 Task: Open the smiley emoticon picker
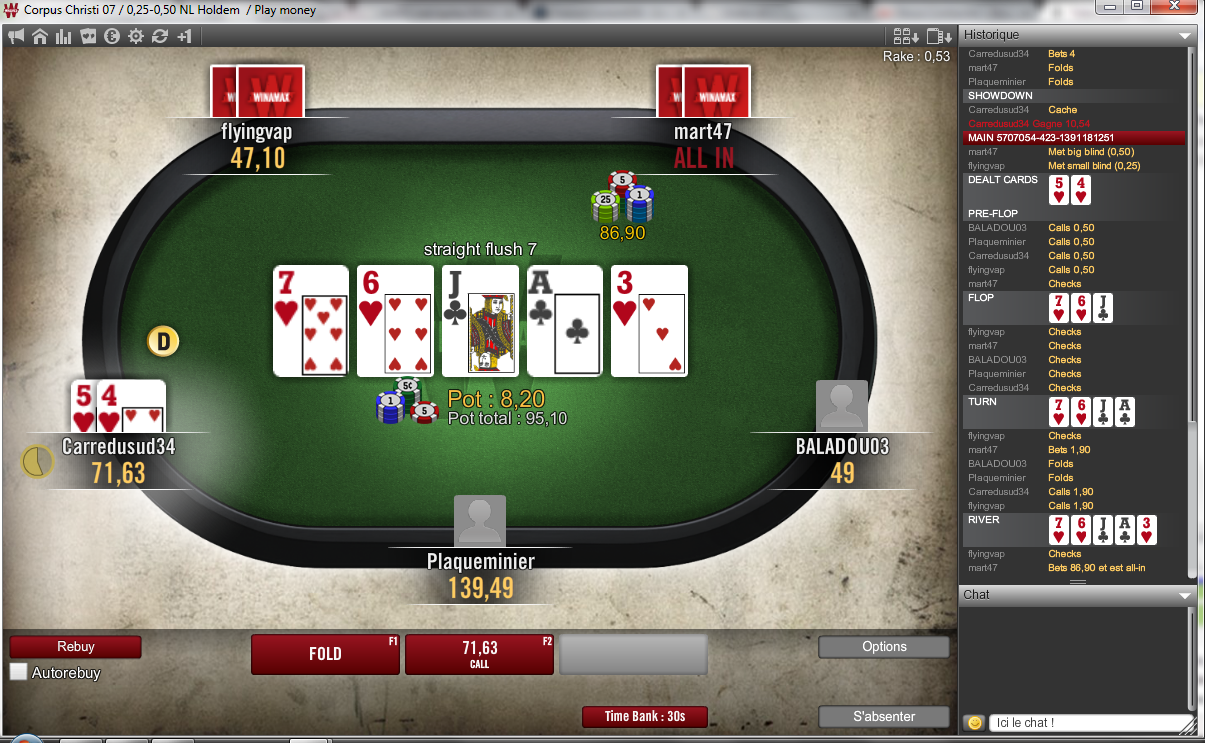tap(973, 722)
